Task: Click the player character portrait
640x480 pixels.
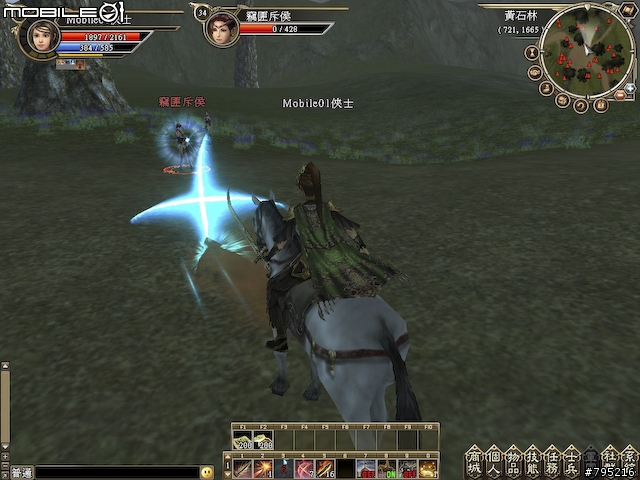Action: coord(41,36)
